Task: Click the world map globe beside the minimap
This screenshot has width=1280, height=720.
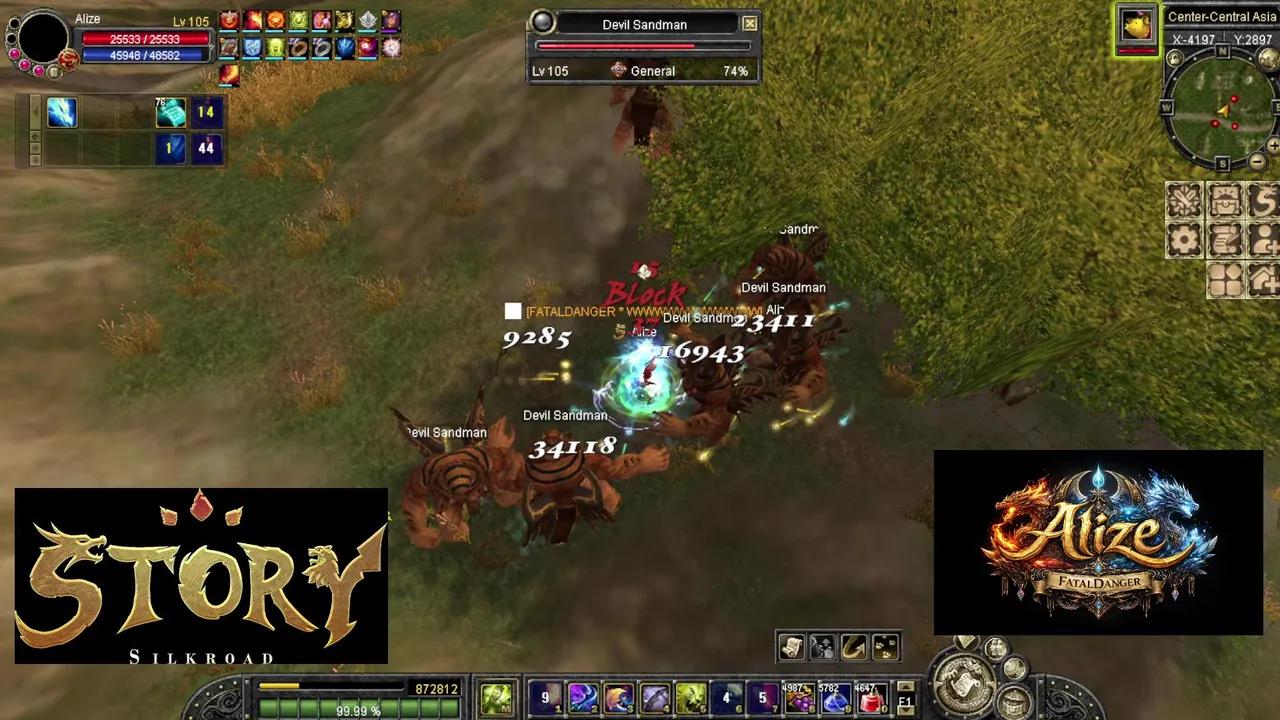Action: (1267, 57)
